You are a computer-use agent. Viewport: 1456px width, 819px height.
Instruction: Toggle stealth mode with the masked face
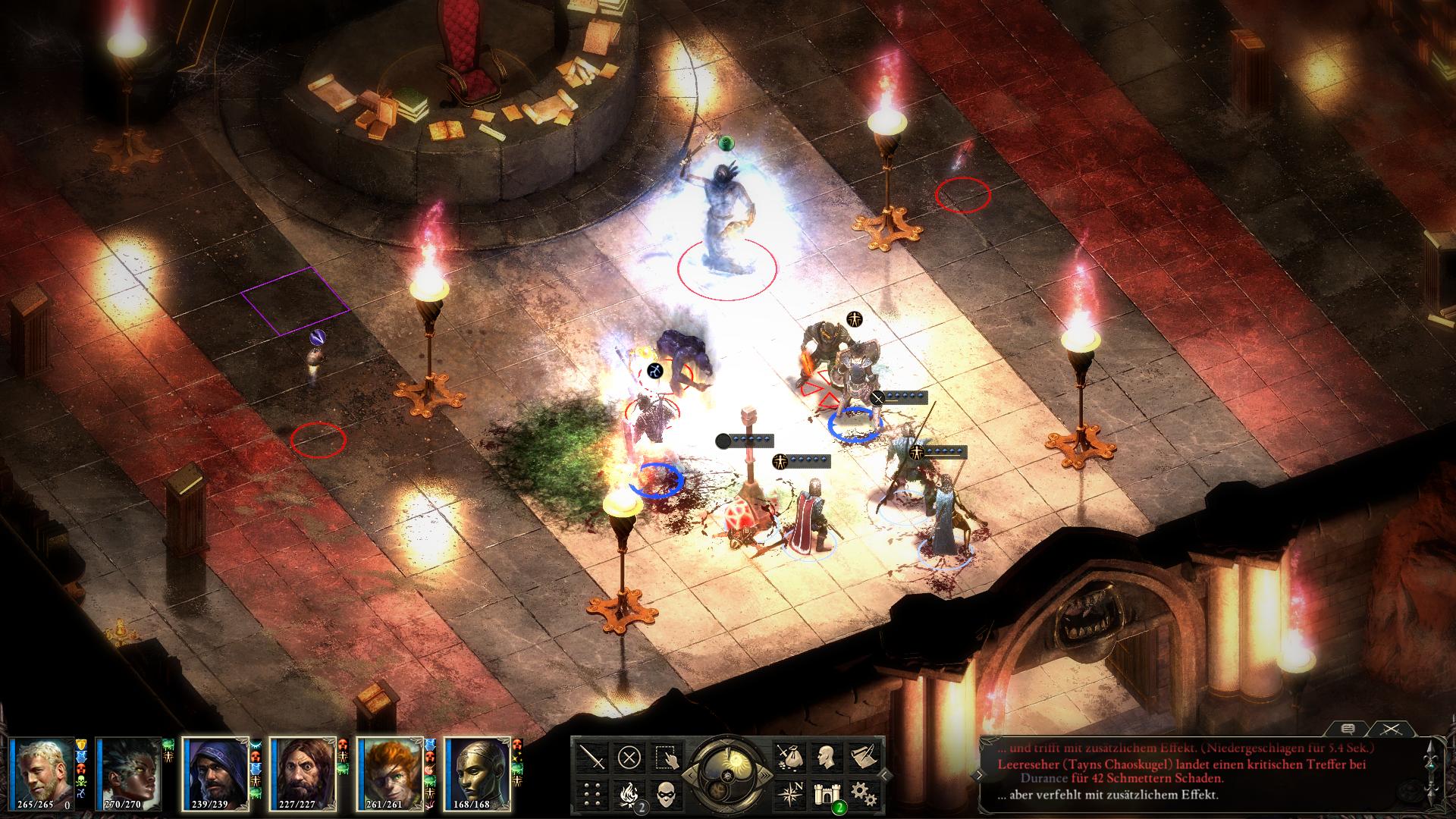667,793
